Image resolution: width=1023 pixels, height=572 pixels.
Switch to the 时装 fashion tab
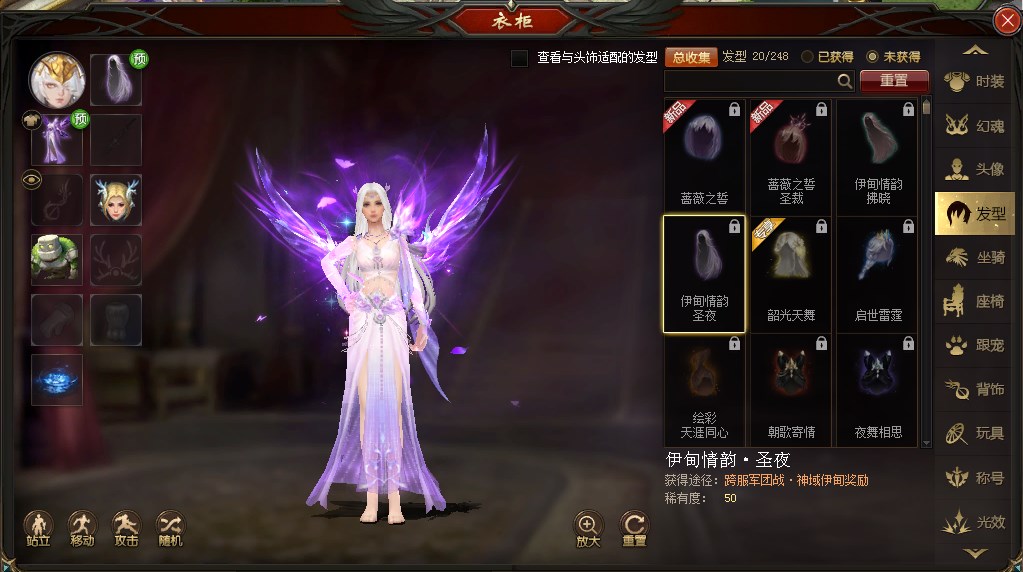pos(976,82)
